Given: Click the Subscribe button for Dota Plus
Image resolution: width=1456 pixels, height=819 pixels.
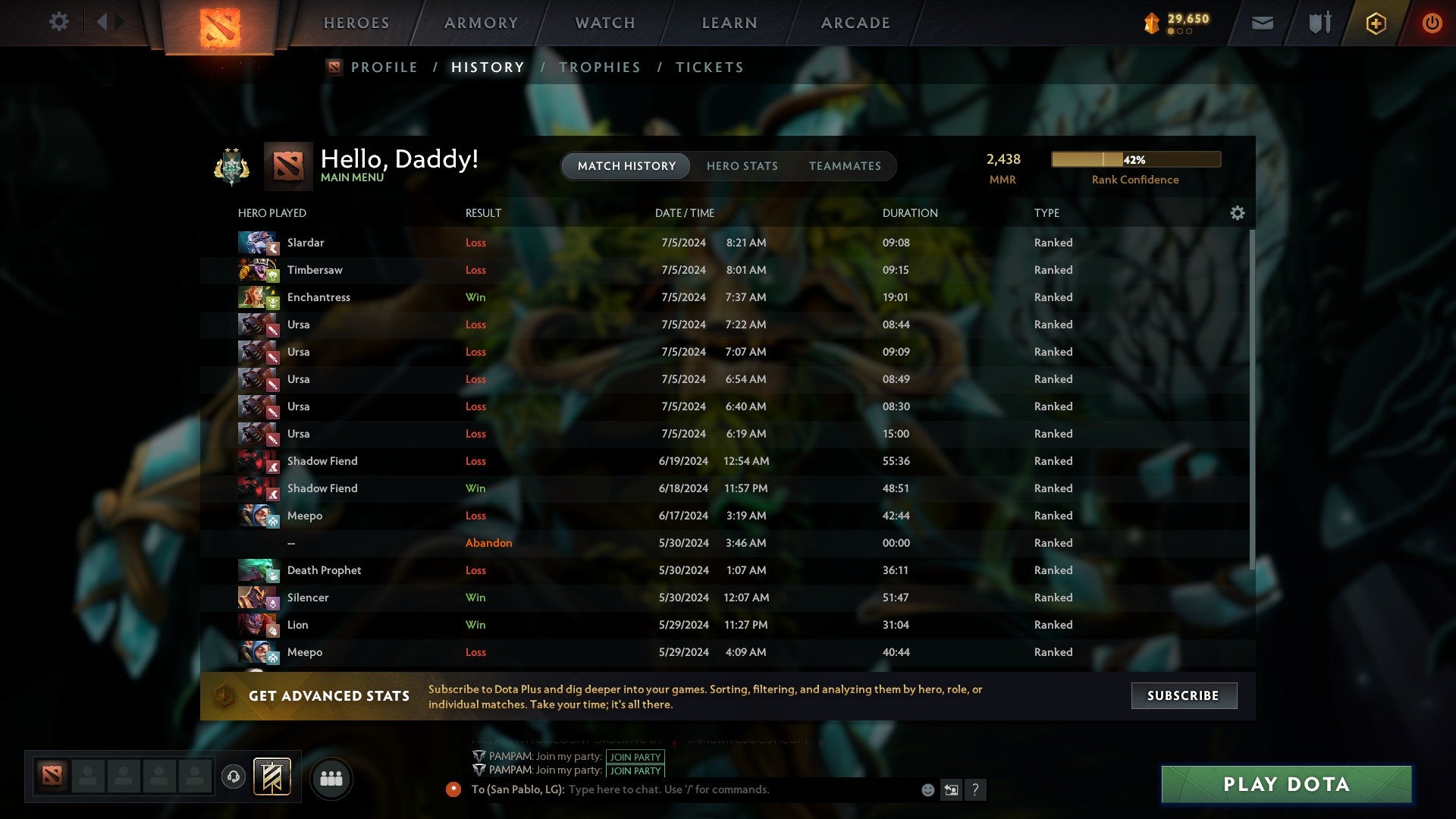Looking at the screenshot, I should (1183, 695).
